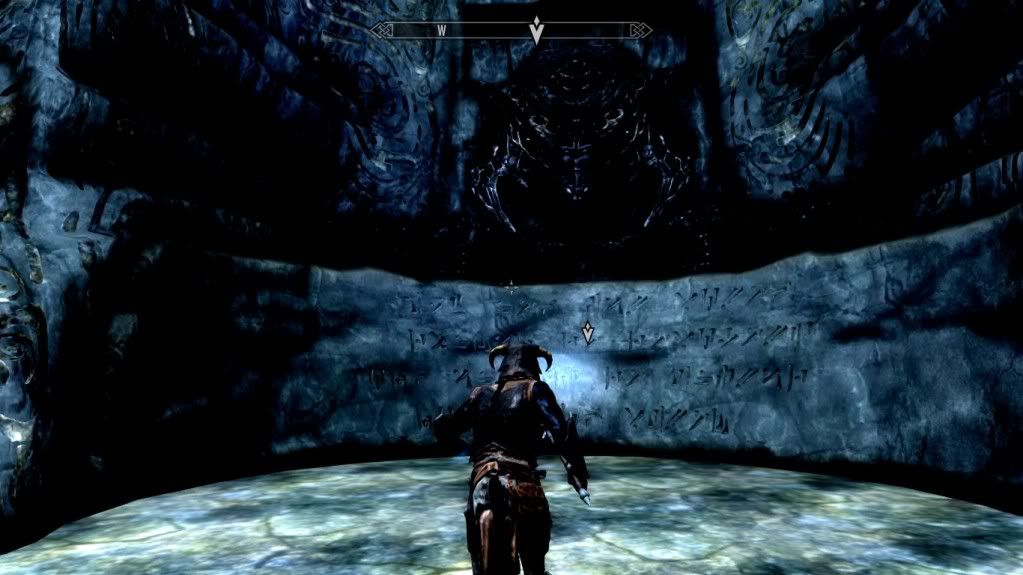Click the West heading letter on the compass

coord(440,31)
